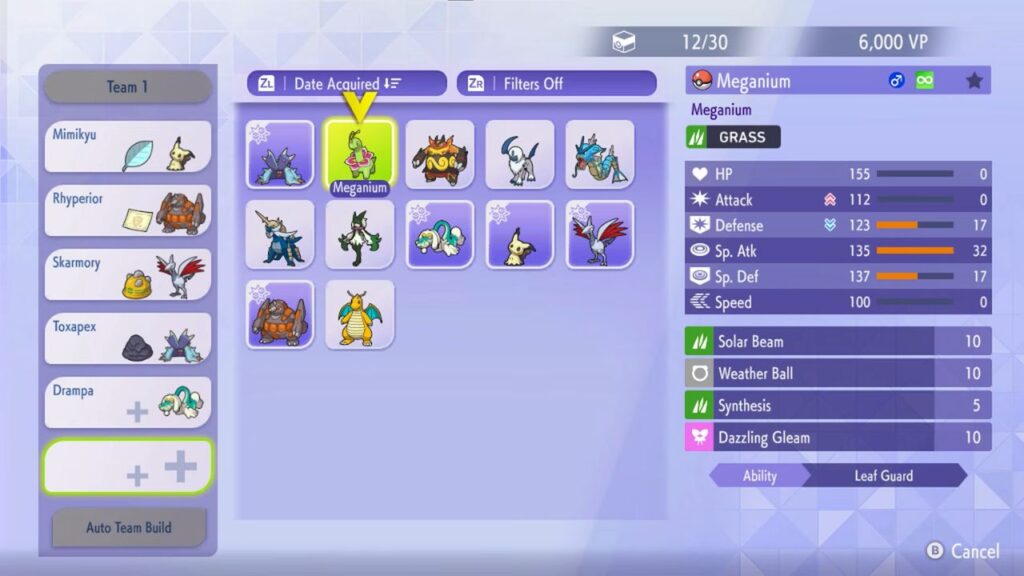
Task: Choose the empty sixth team slot
Action: [127, 467]
